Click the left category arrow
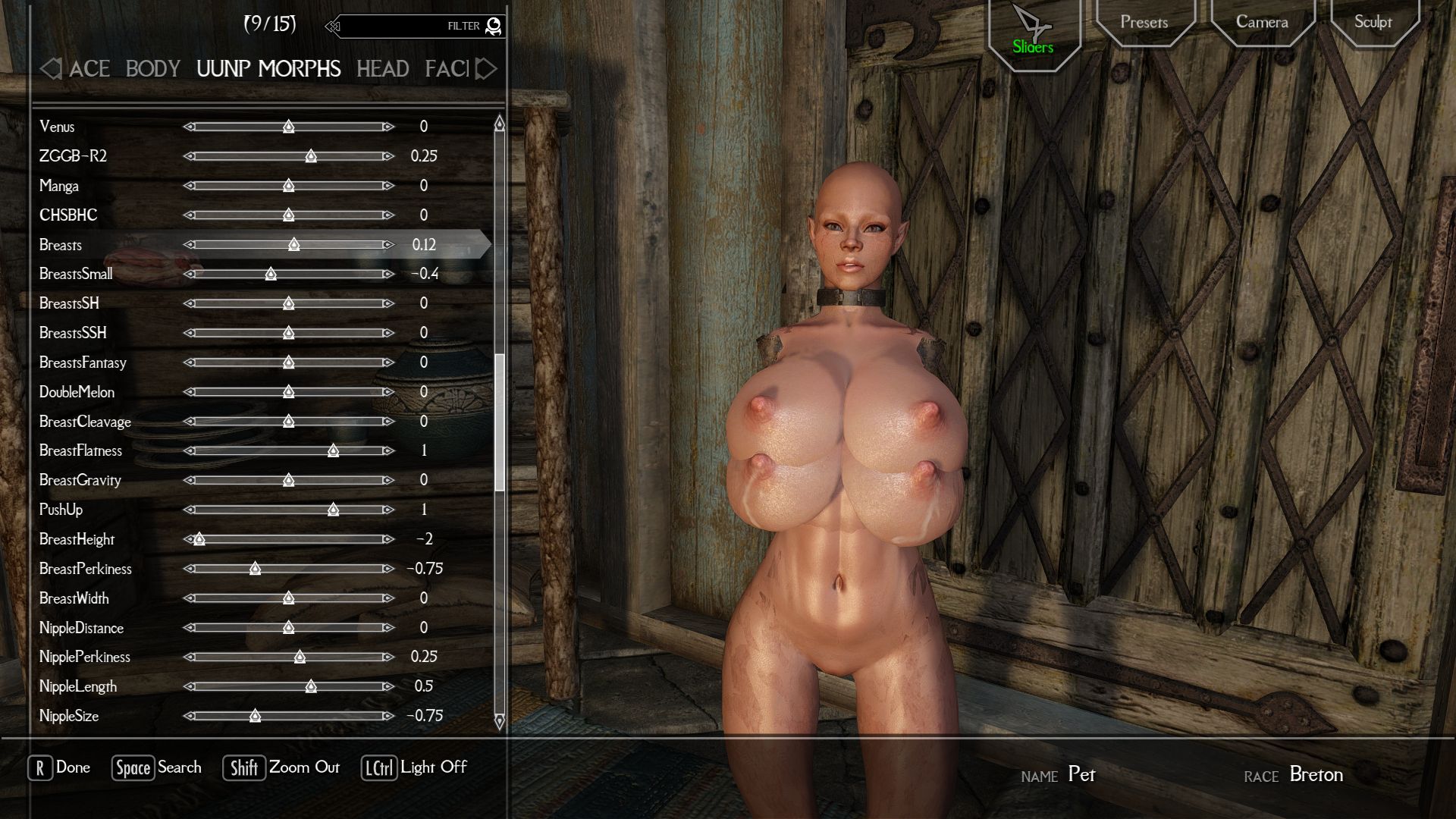Image resolution: width=1456 pixels, height=819 pixels. tap(50, 69)
